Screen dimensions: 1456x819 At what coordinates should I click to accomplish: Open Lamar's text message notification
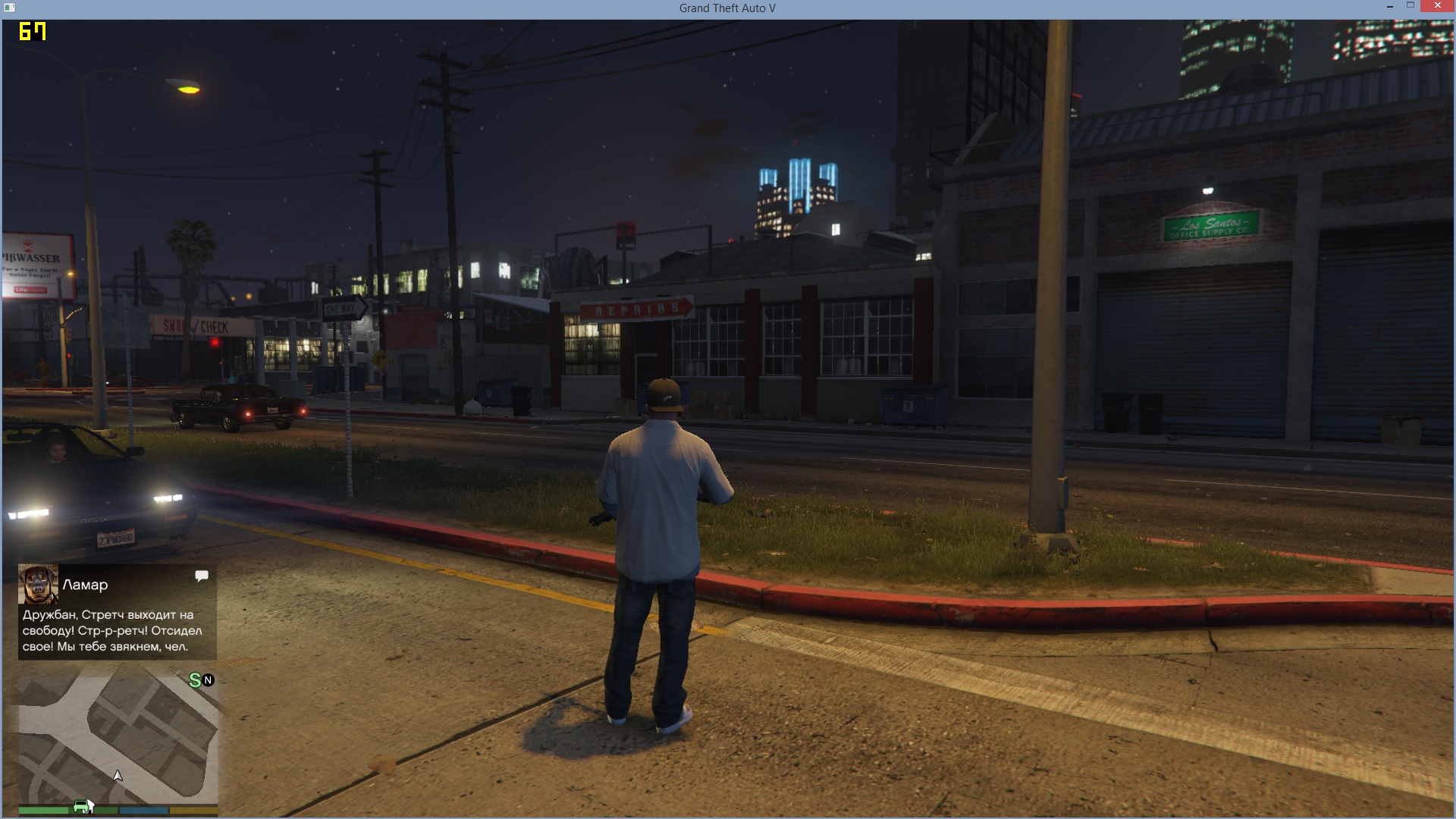tap(118, 630)
